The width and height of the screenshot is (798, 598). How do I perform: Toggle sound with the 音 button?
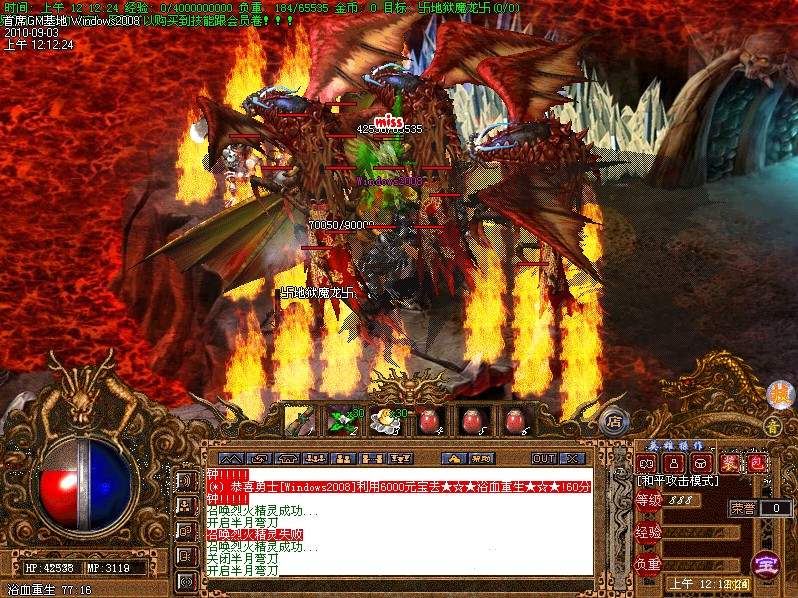click(772, 426)
